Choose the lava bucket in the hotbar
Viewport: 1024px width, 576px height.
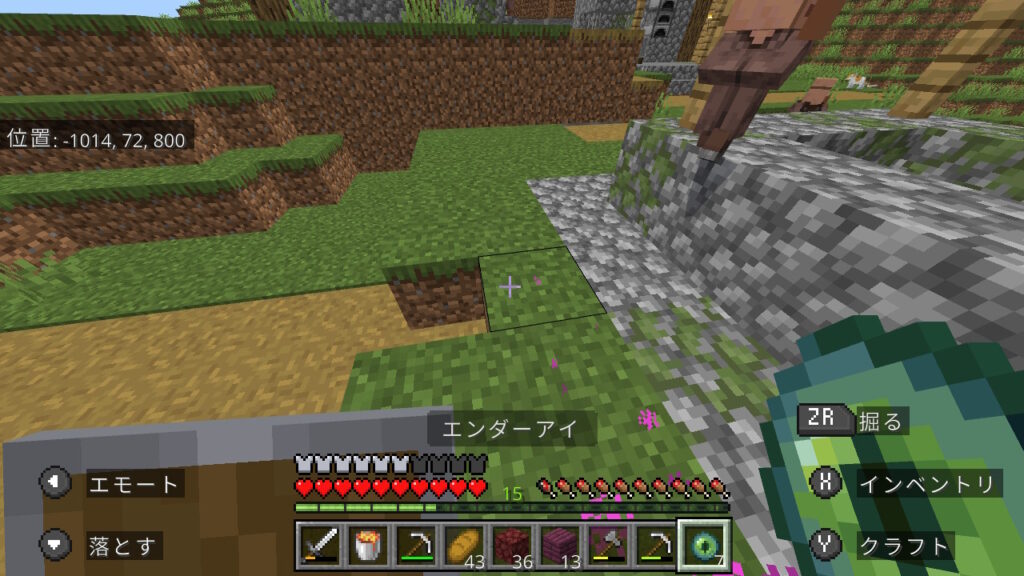tap(364, 545)
